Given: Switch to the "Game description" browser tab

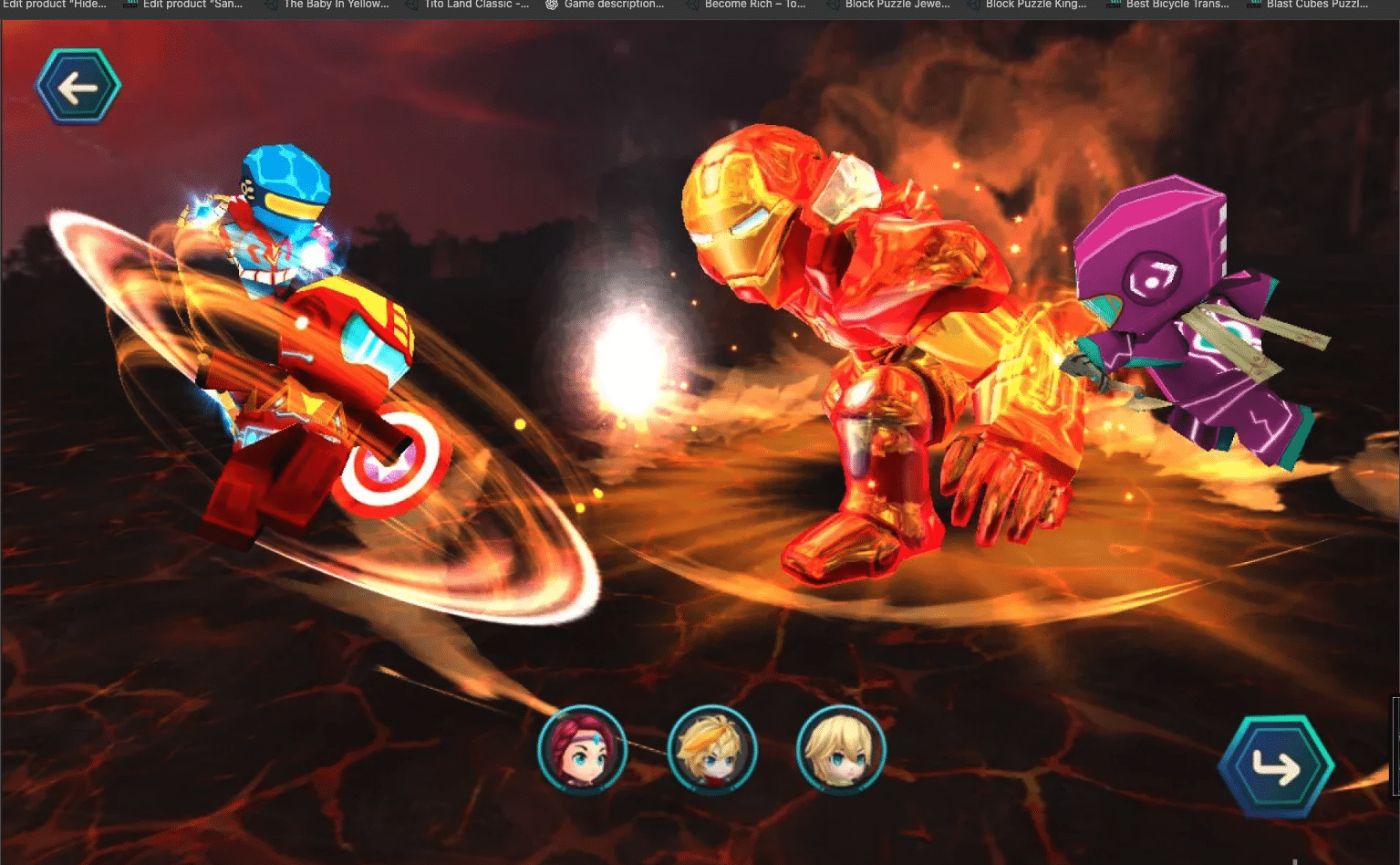Looking at the screenshot, I should click(612, 5).
